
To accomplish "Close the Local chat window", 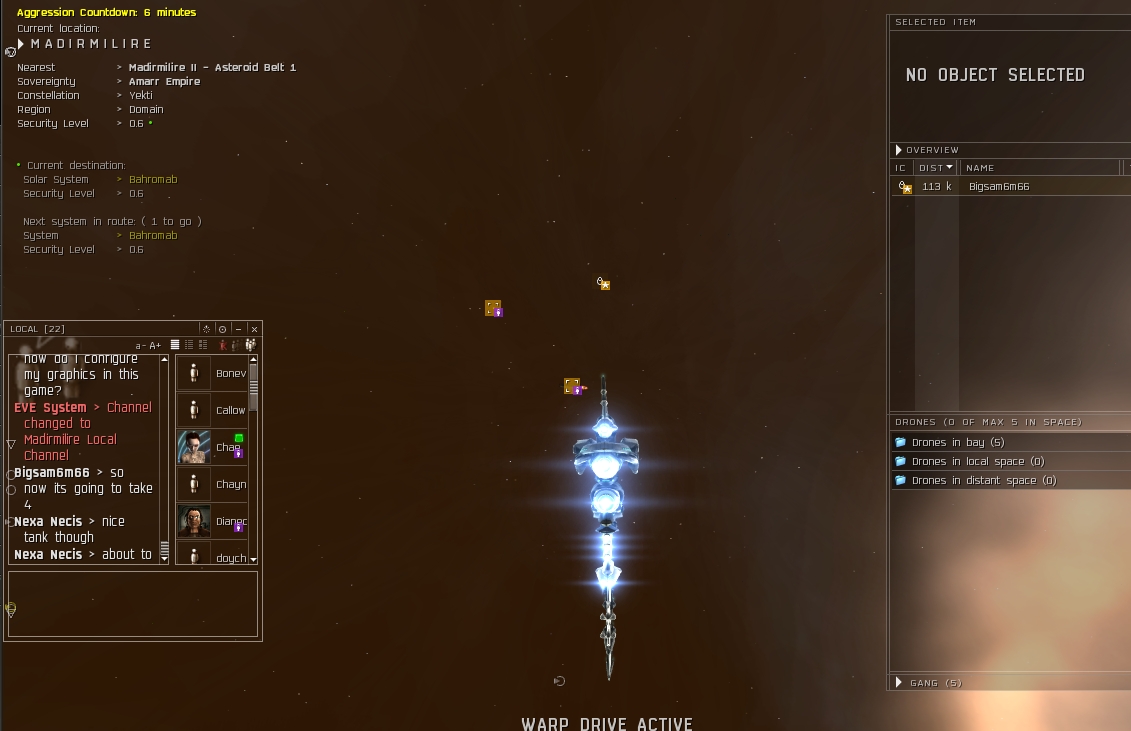I will [x=254, y=329].
